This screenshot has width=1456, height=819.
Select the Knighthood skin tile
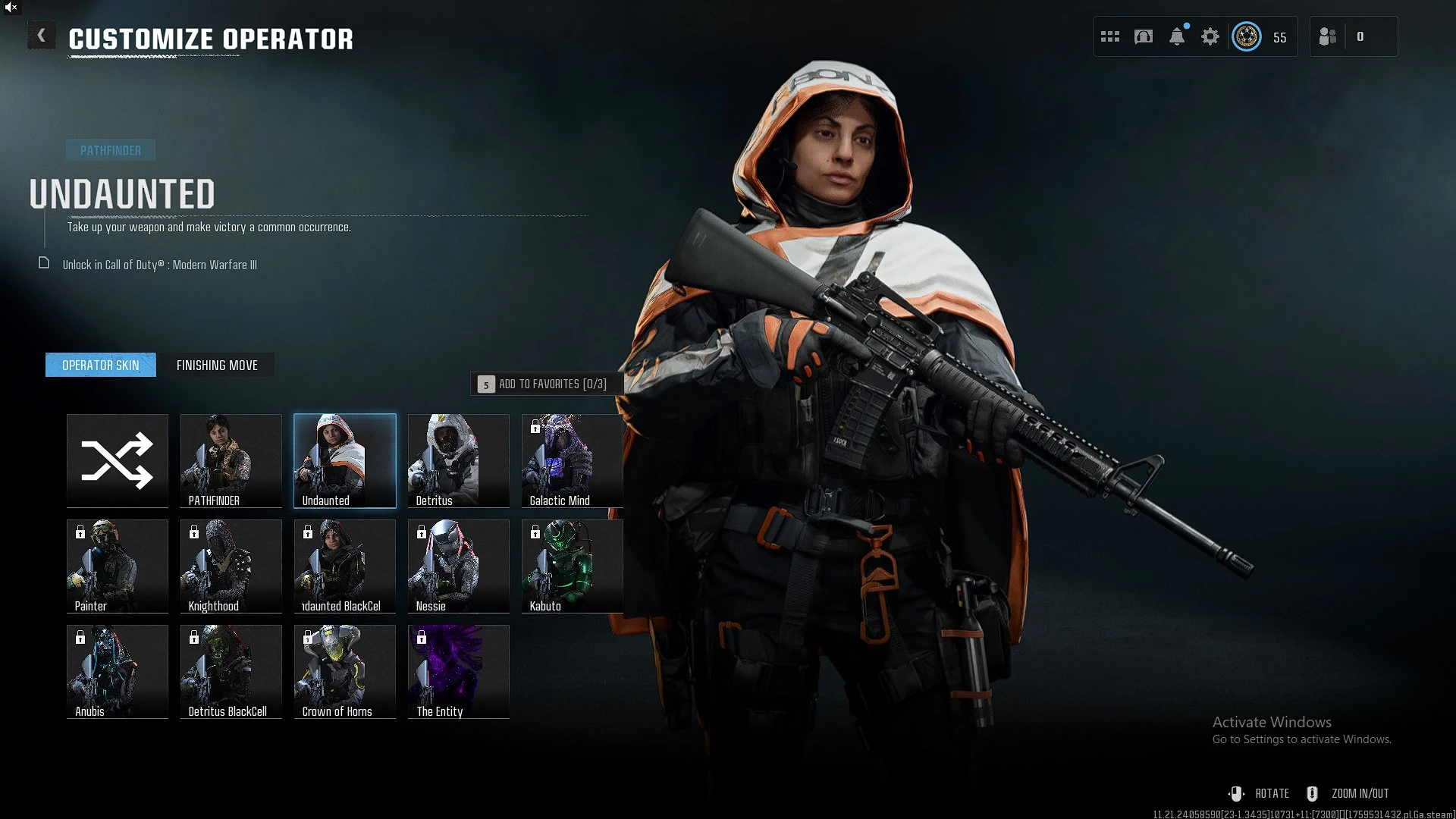(x=231, y=566)
